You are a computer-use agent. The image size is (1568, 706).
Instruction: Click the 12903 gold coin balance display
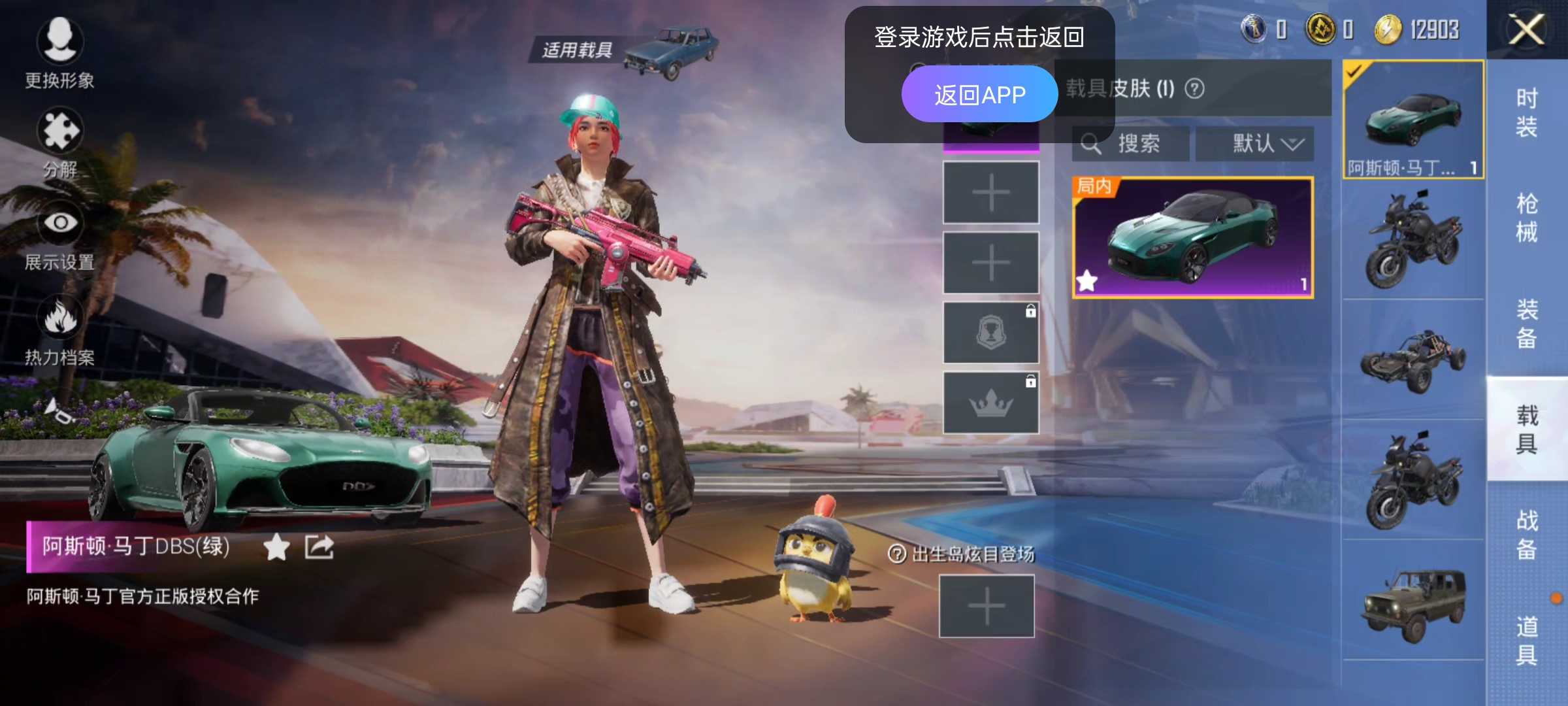pos(1414,29)
